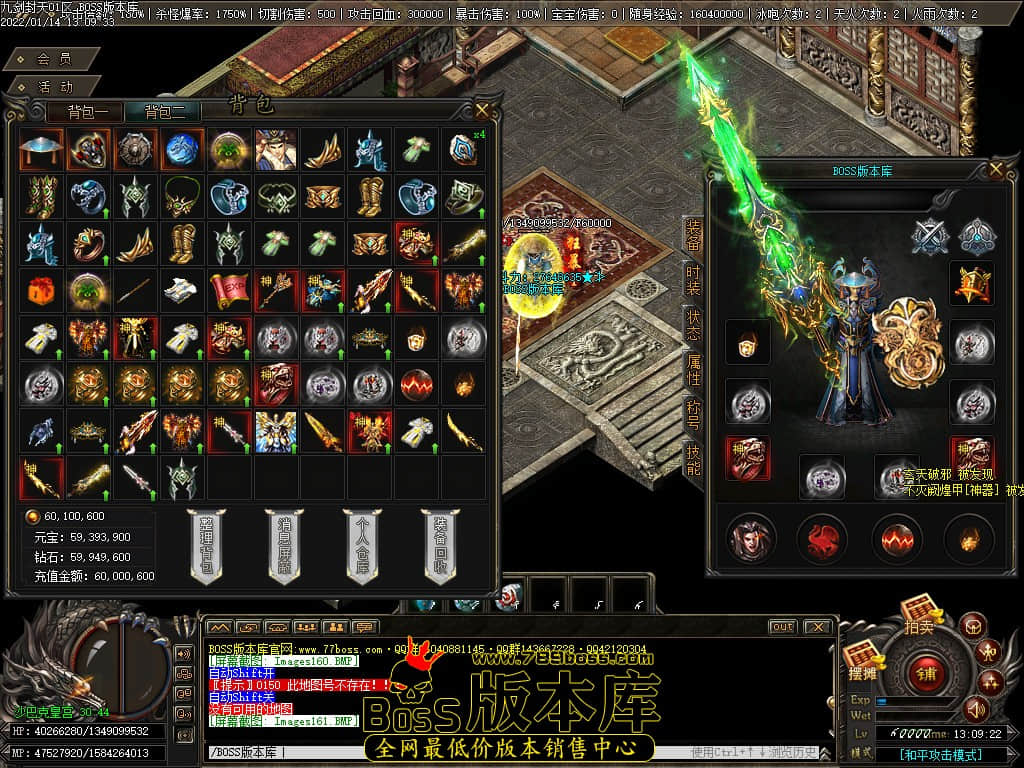Open the 活动 (events) menu
1024x768 pixels.
coord(53,87)
